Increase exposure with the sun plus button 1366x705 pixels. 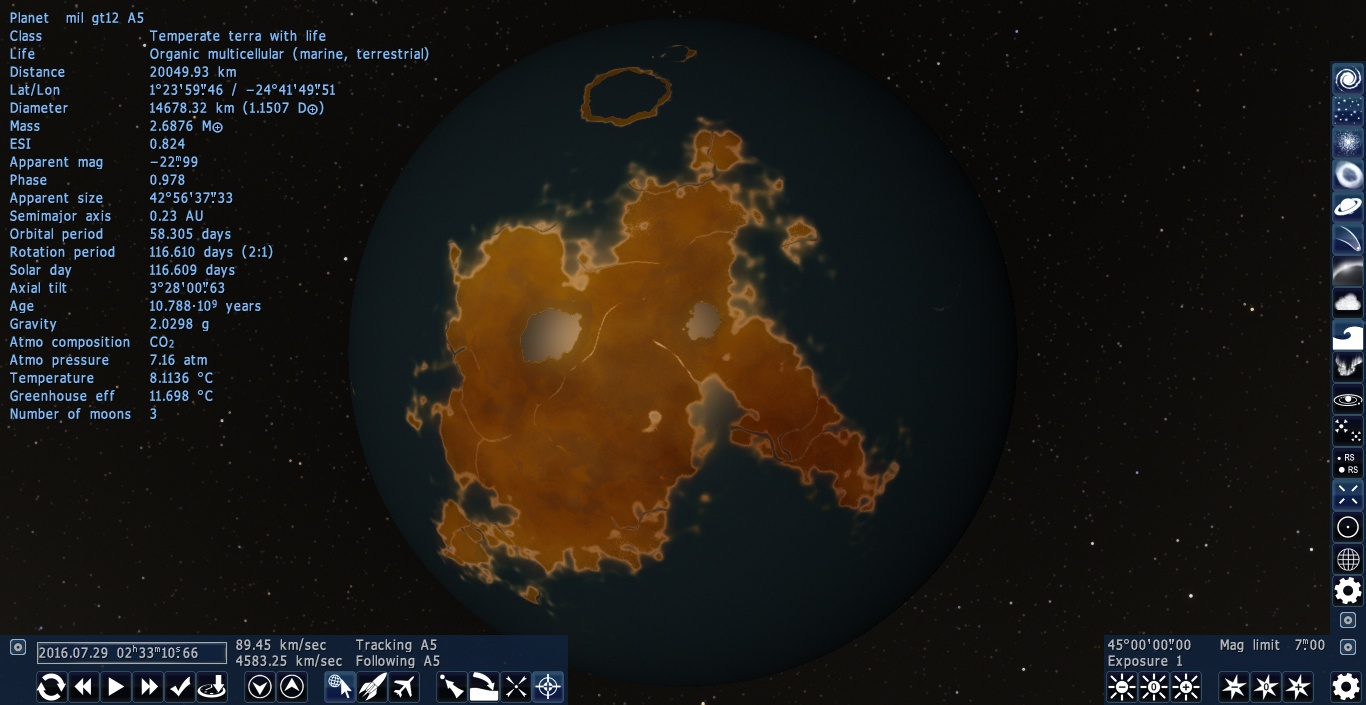coord(1186,687)
